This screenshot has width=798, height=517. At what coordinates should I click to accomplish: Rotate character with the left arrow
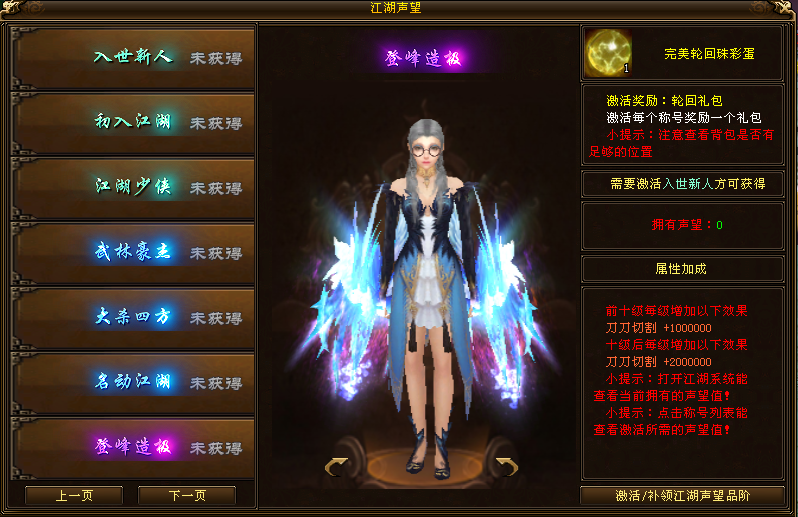coord(337,465)
